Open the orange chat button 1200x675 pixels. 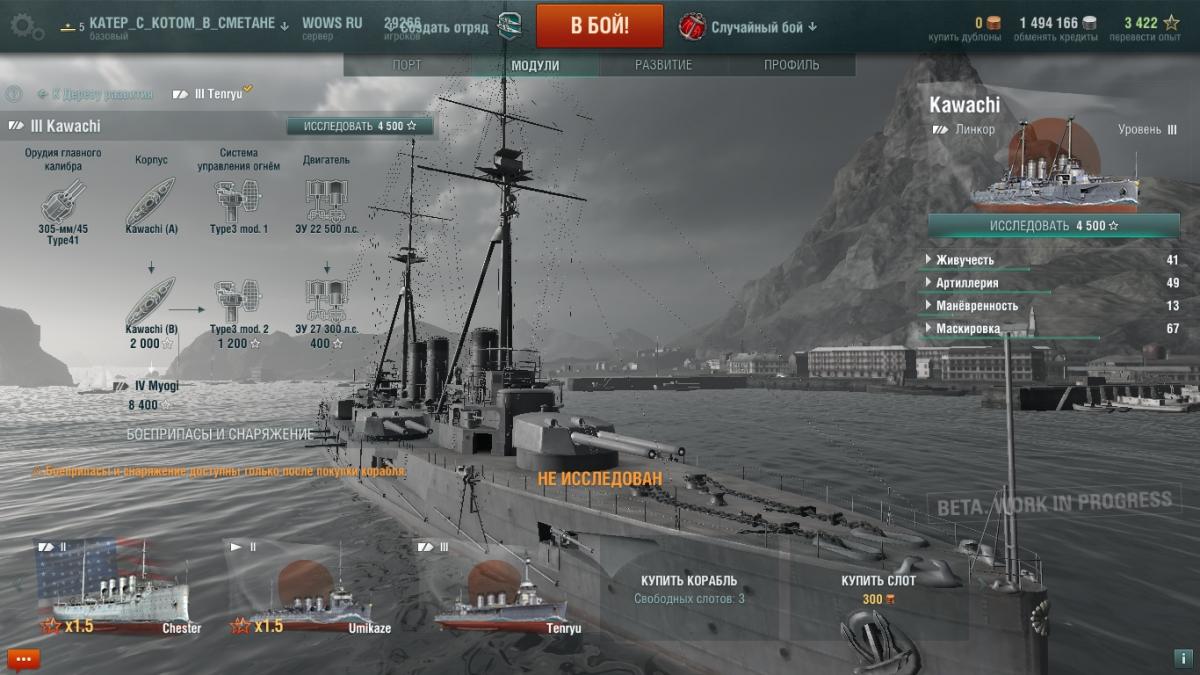23,658
